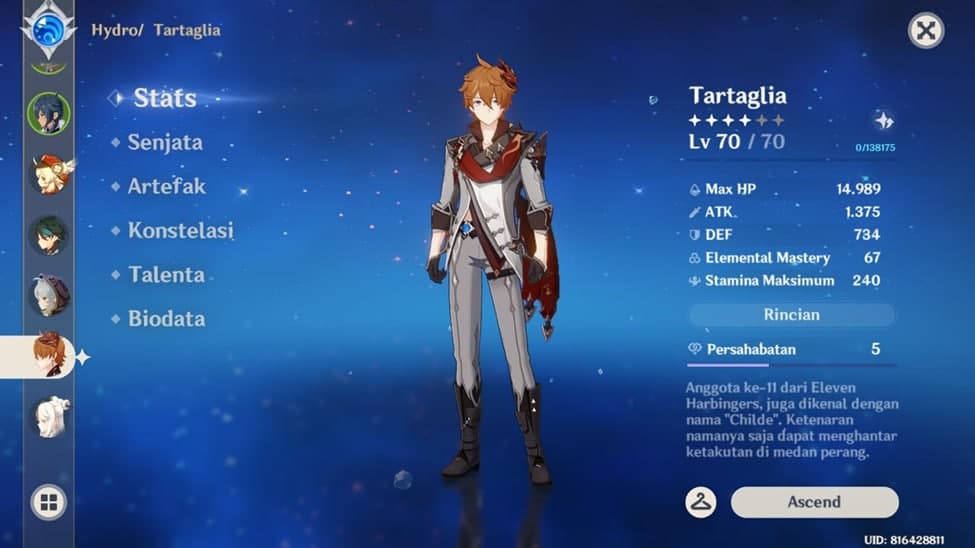Choose the red-hatted blonde character portrait
Viewport: 975px width, 548px height.
click(x=48, y=175)
